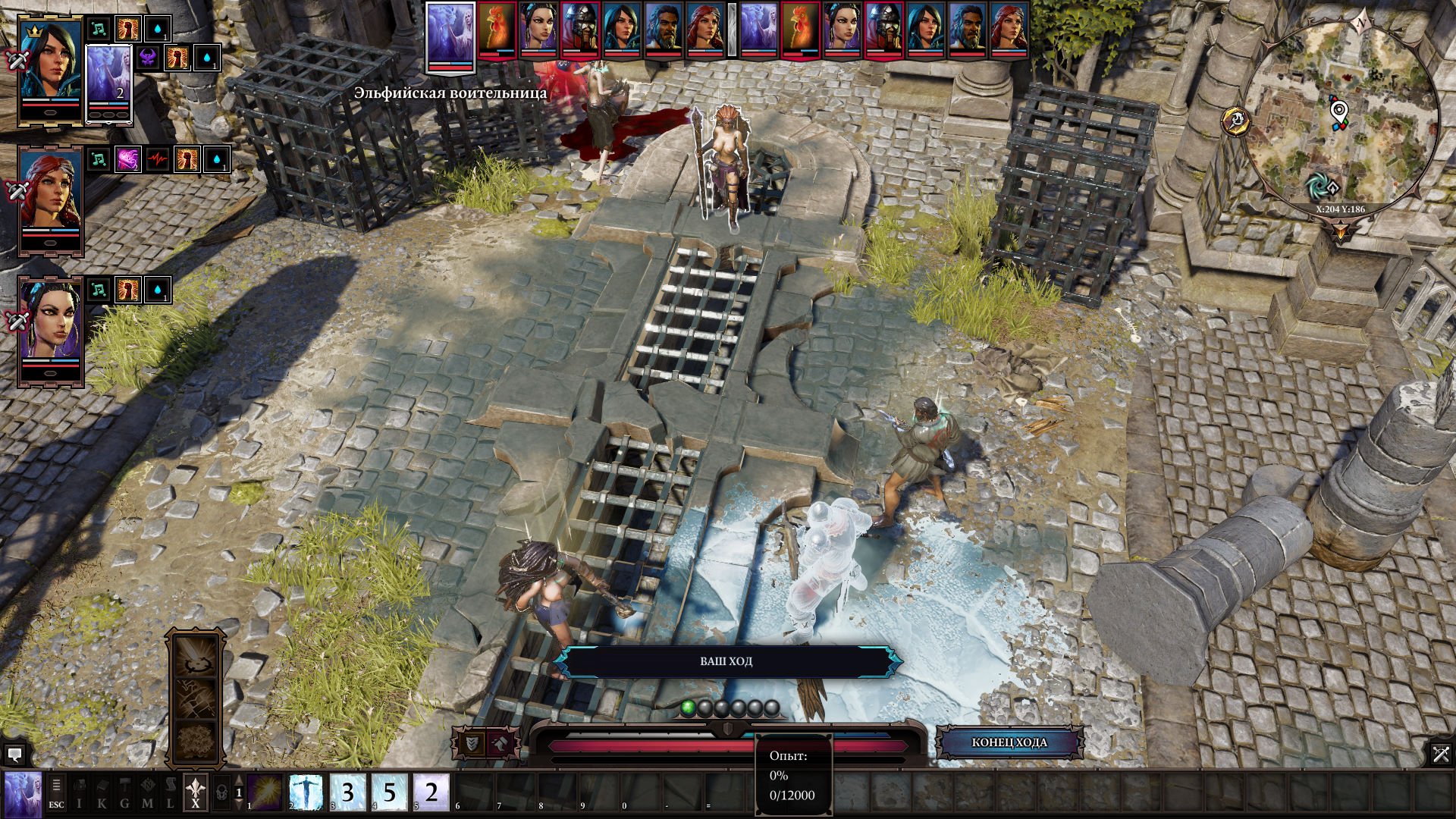Toggle the hotbar lock icon
The width and height of the screenshot is (1456, 819).
coord(221,792)
